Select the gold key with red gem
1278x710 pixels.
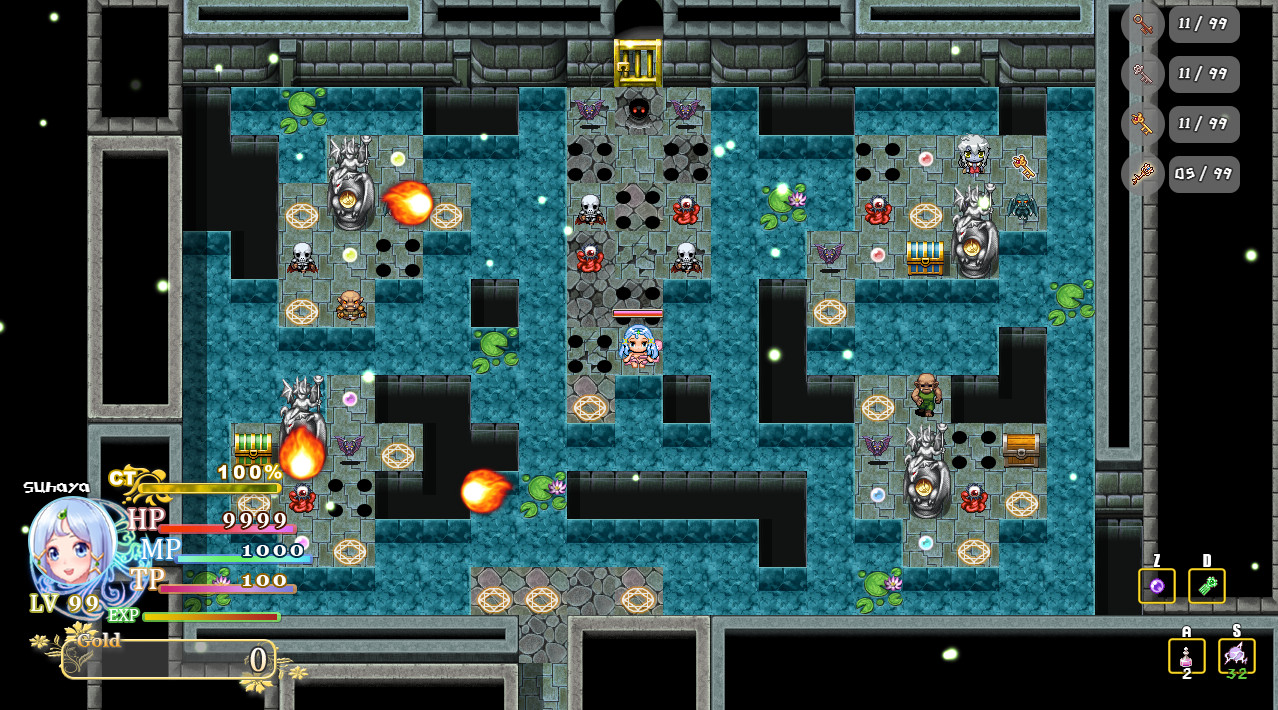1142,124
